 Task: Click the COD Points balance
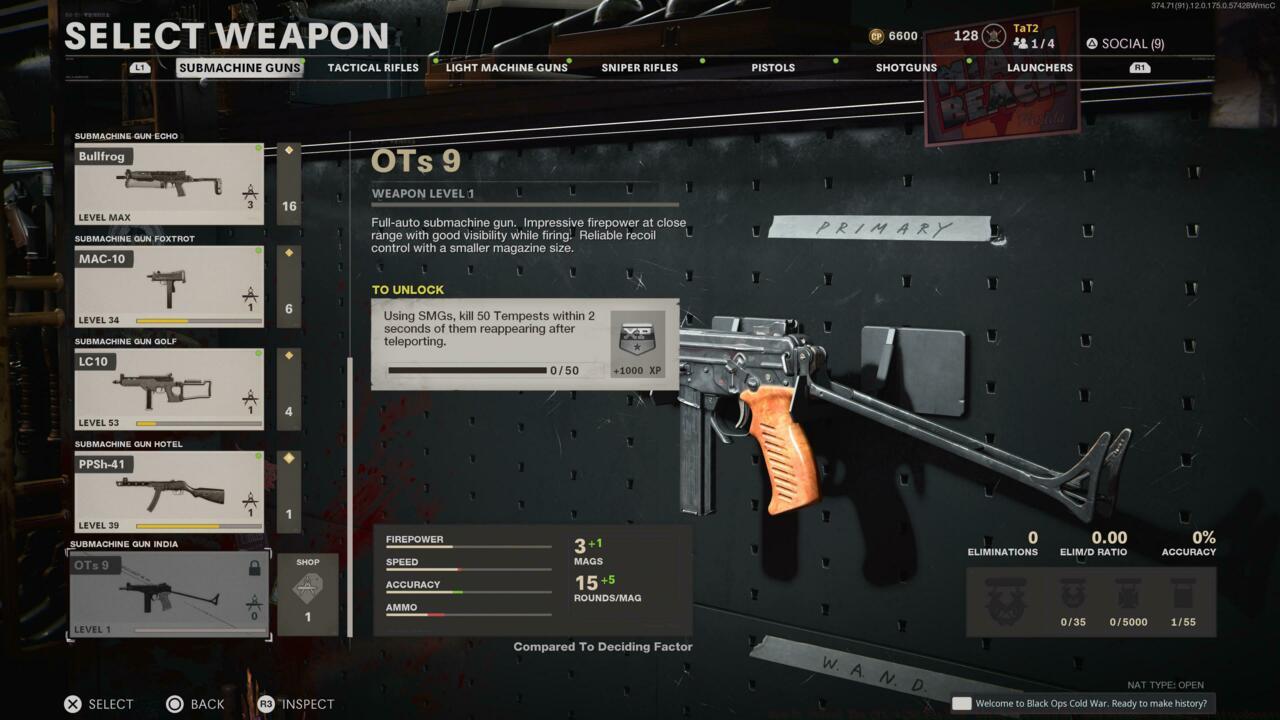893,36
